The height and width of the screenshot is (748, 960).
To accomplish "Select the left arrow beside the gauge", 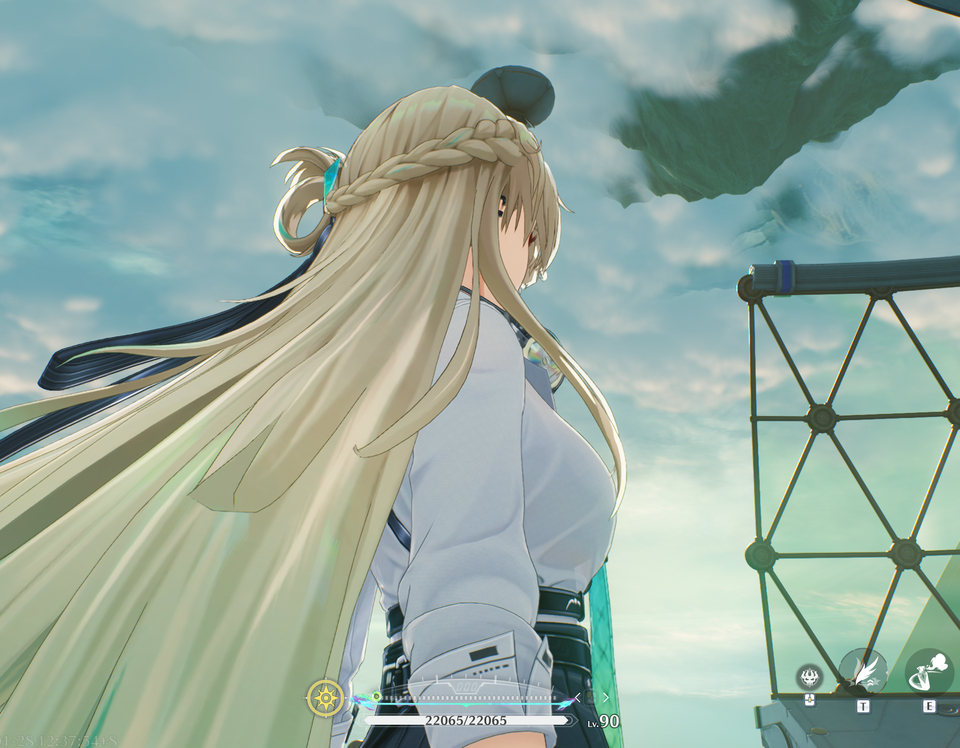I will click(576, 696).
